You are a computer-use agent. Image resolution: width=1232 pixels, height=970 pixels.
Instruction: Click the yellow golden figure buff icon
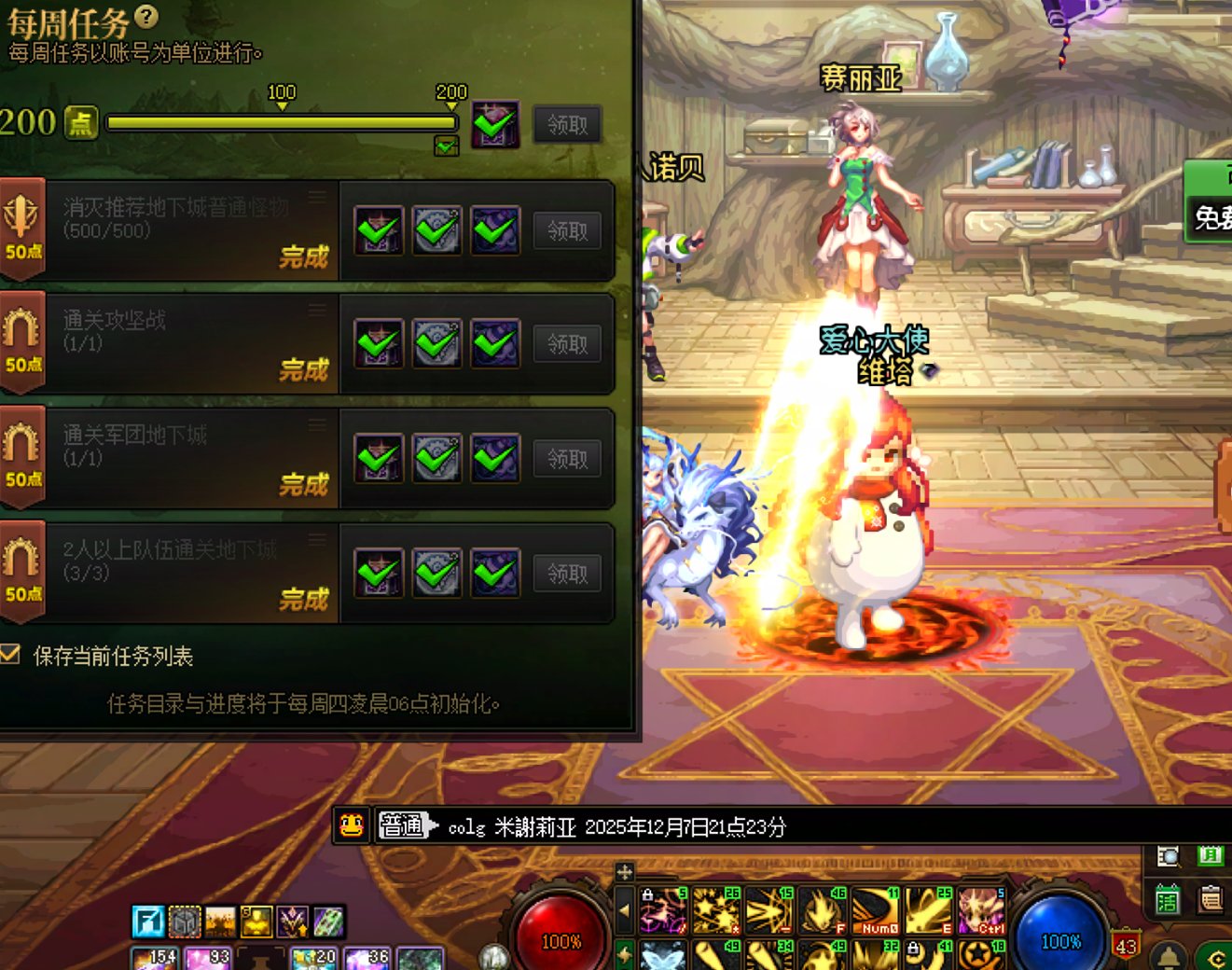[x=256, y=921]
